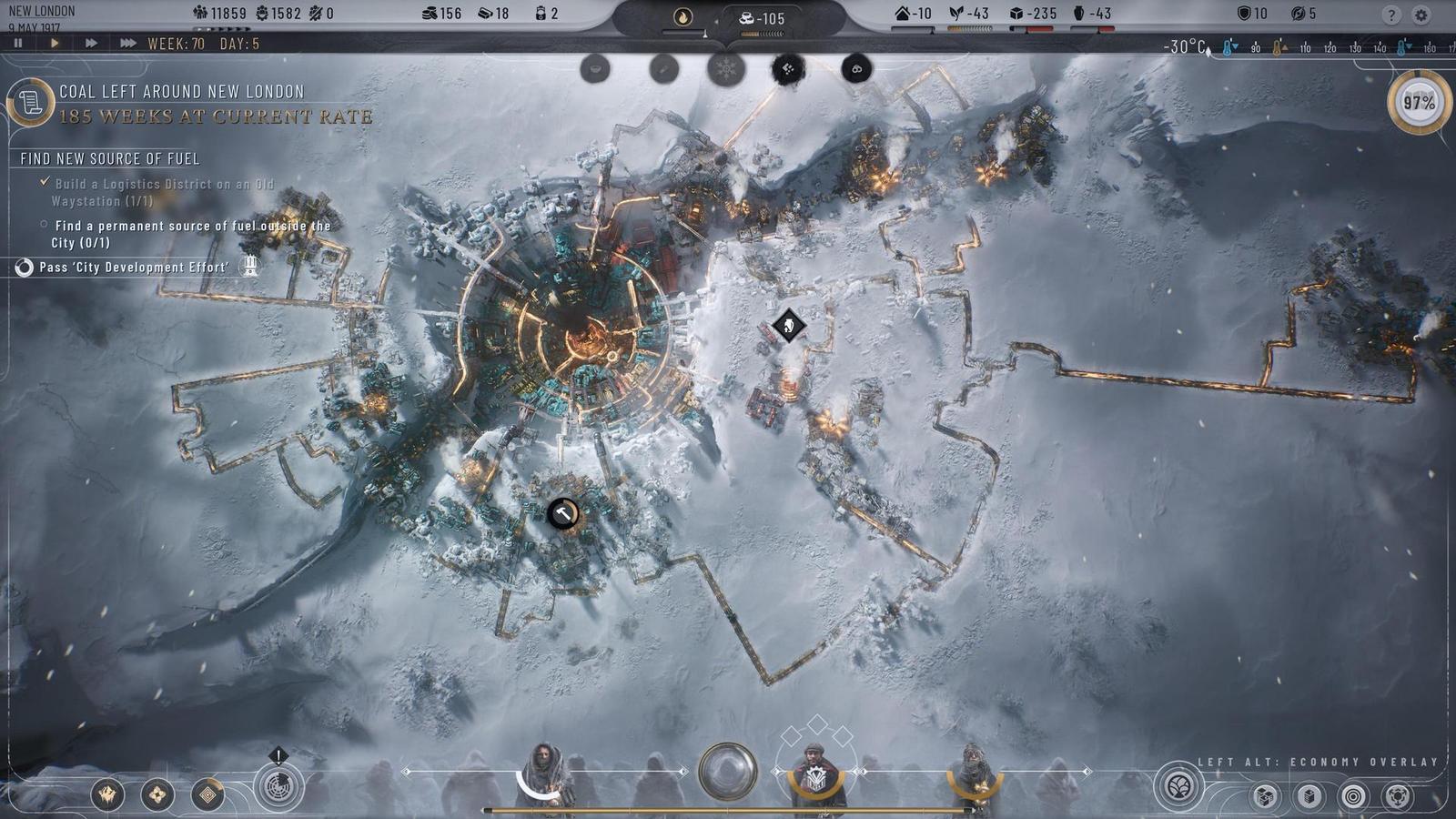Image resolution: width=1456 pixels, height=819 pixels.
Task: Toggle the resource distribution overlay
Action: [1398, 795]
